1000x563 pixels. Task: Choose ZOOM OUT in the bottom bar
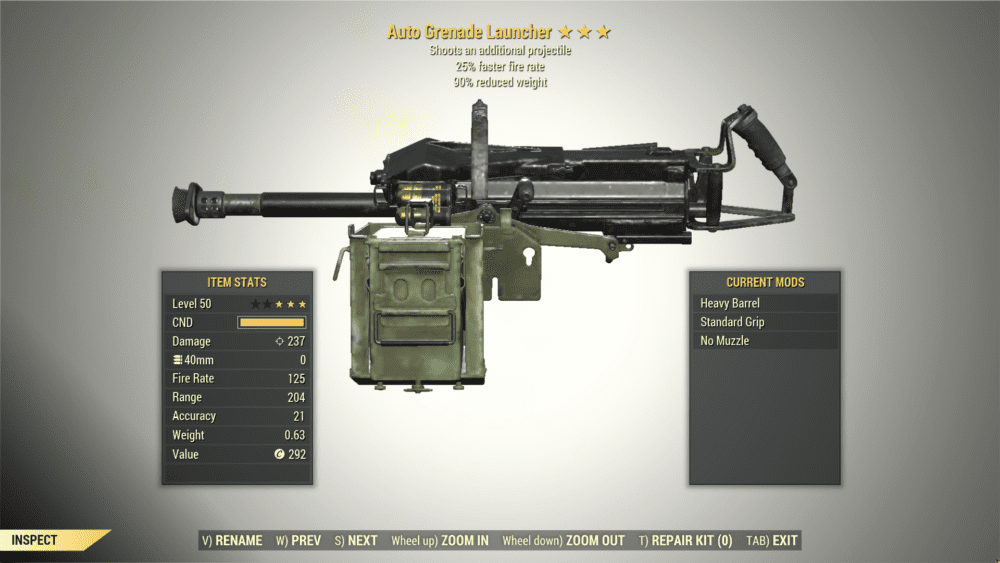click(563, 541)
